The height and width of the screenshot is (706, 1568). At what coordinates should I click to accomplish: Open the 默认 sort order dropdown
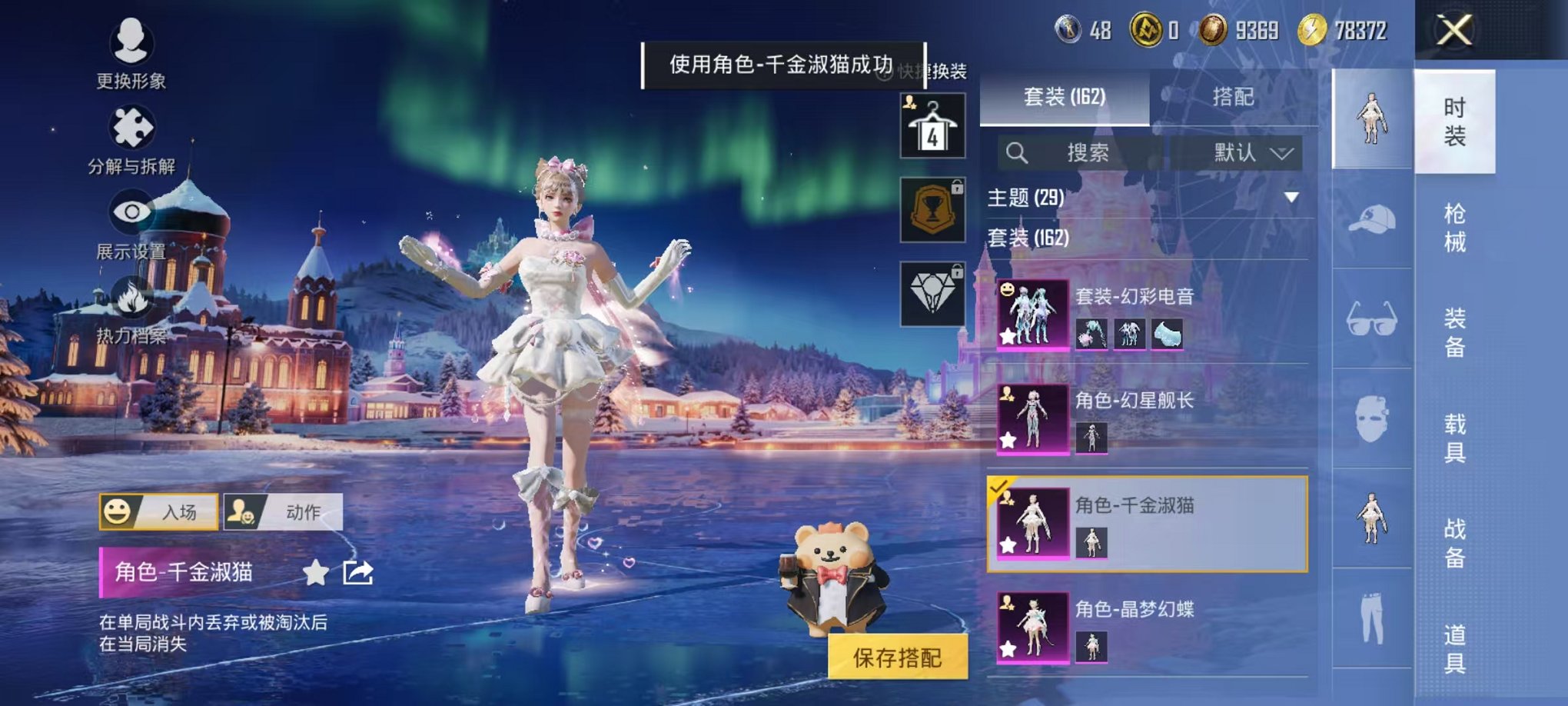(x=1246, y=152)
